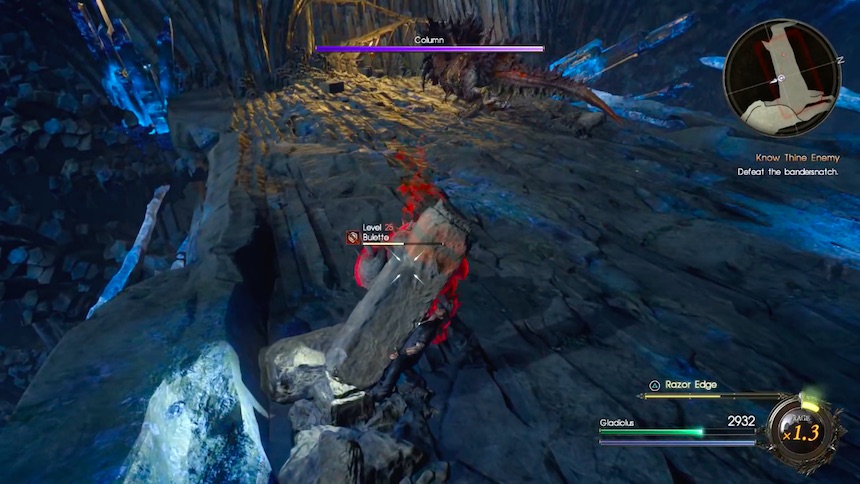Click the Rage x1.3 multiplier emblem
The image size is (860, 484).
point(799,430)
